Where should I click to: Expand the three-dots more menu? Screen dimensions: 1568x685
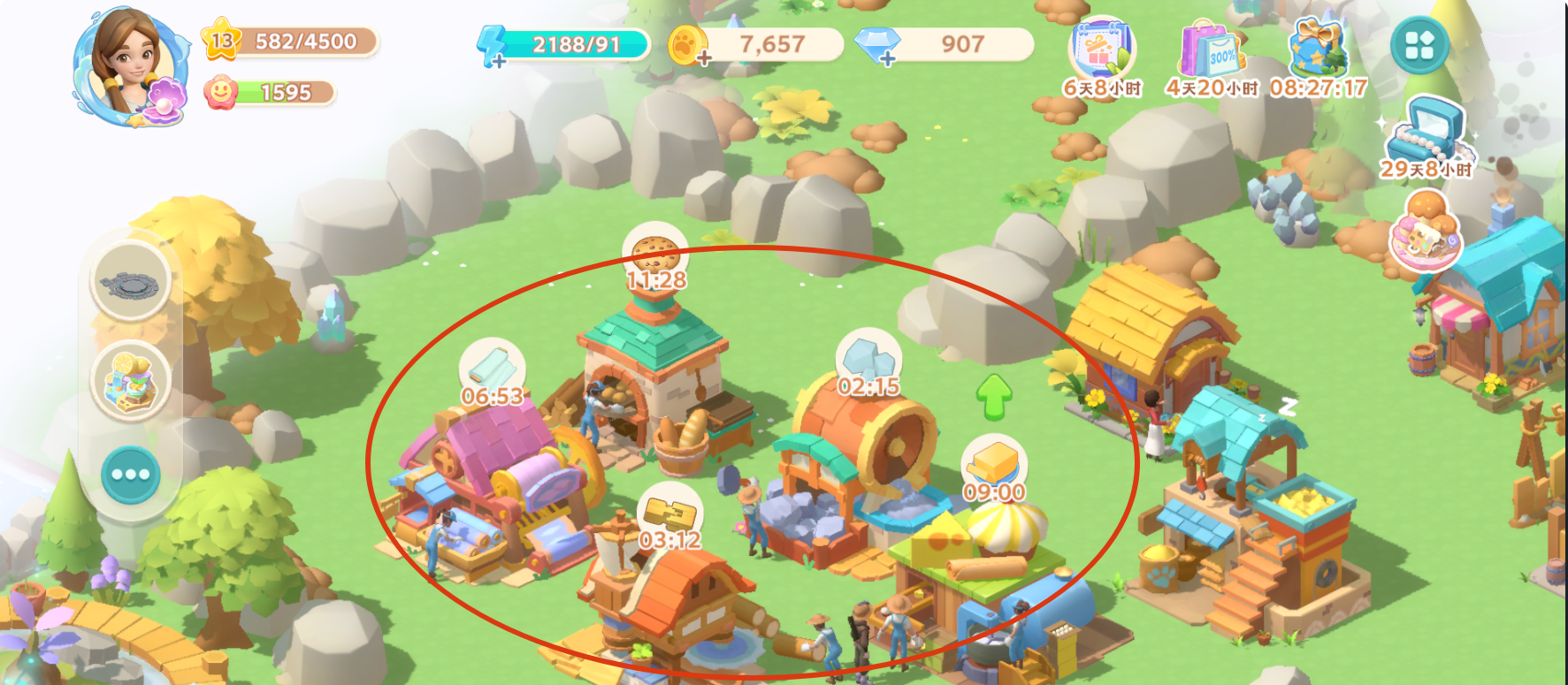tap(131, 475)
